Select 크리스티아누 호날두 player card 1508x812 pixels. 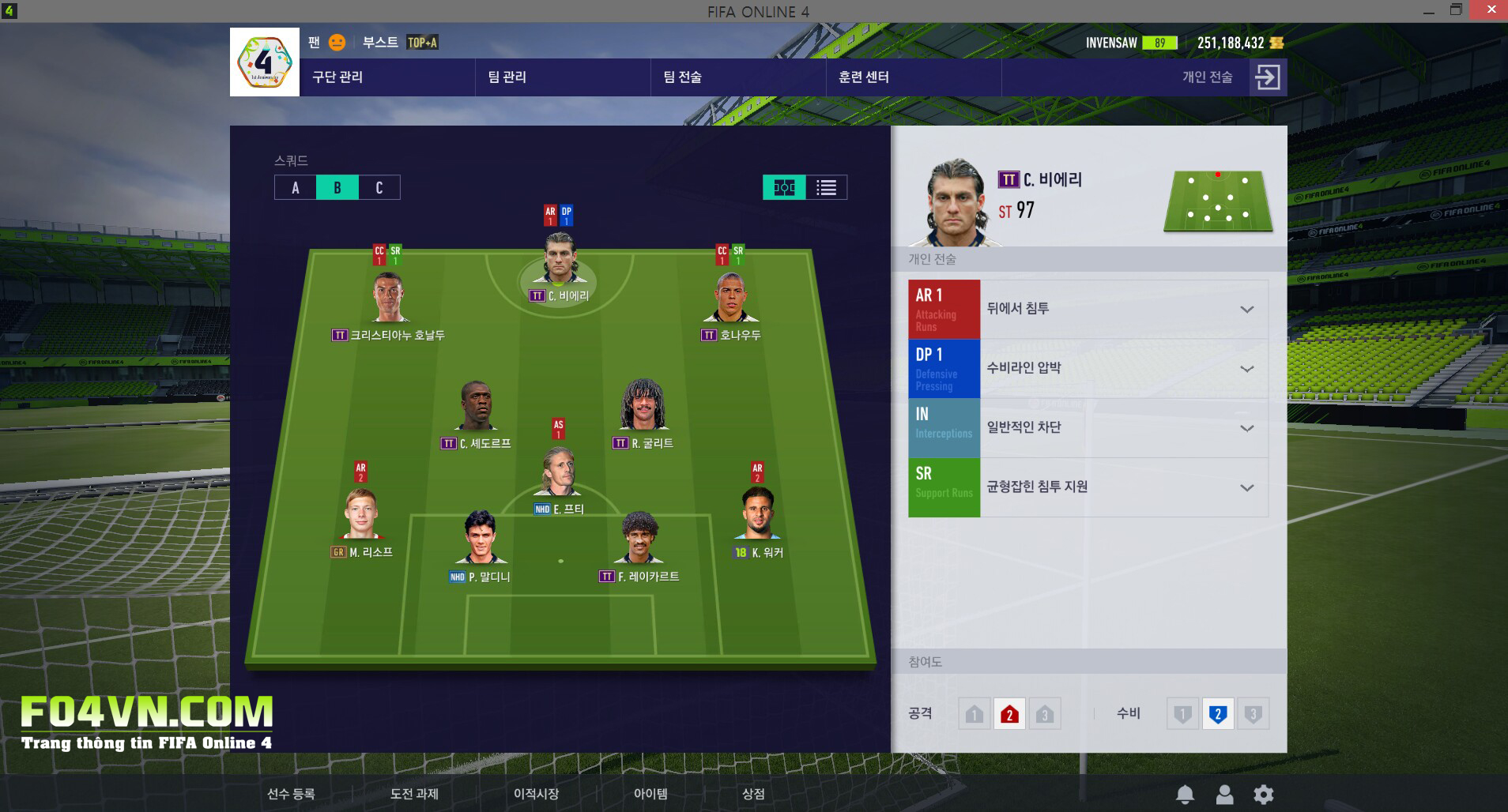[x=388, y=300]
